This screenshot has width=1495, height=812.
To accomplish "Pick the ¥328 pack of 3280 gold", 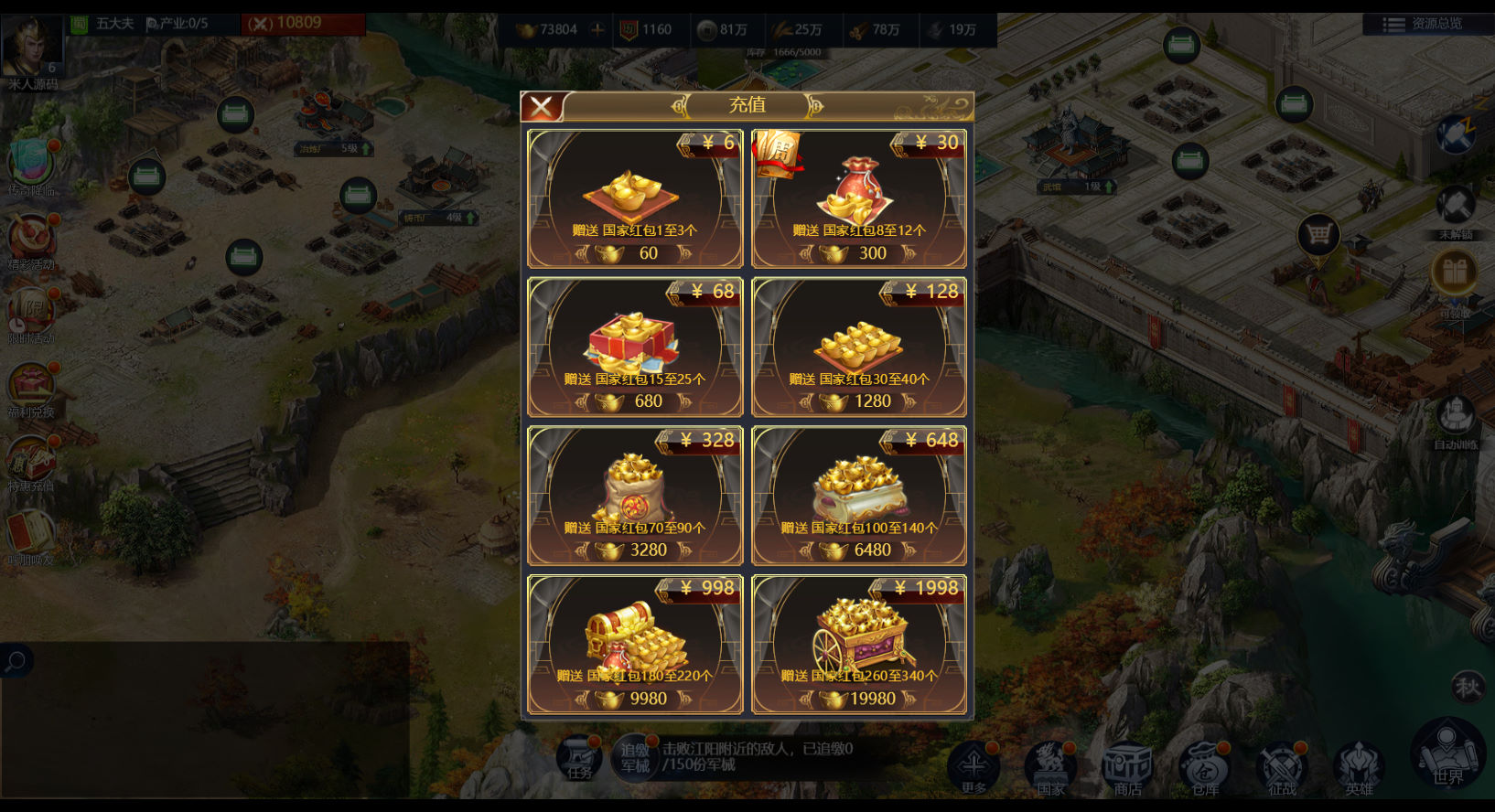I will [635, 496].
